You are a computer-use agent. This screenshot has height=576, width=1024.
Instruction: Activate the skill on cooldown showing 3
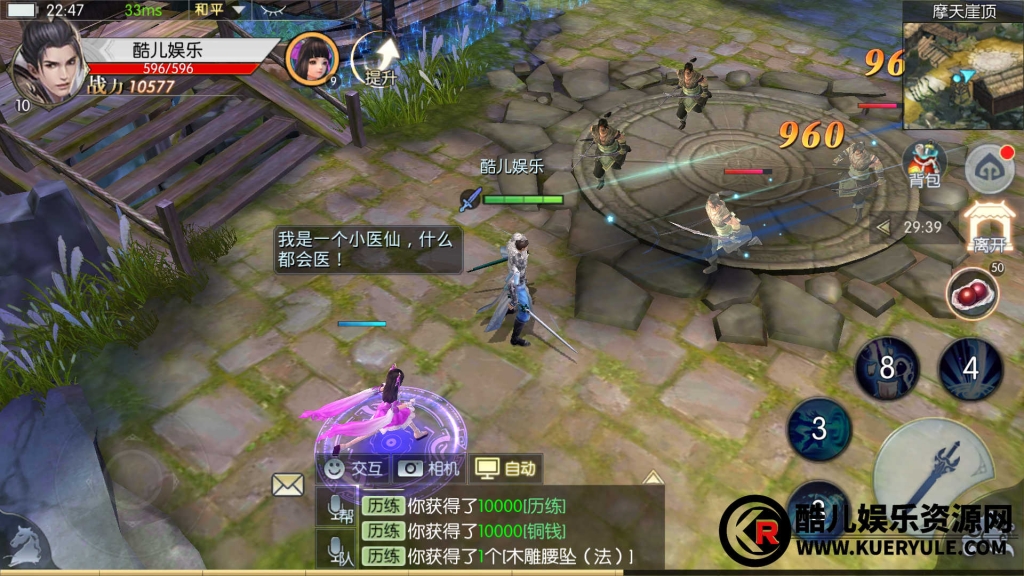point(819,430)
